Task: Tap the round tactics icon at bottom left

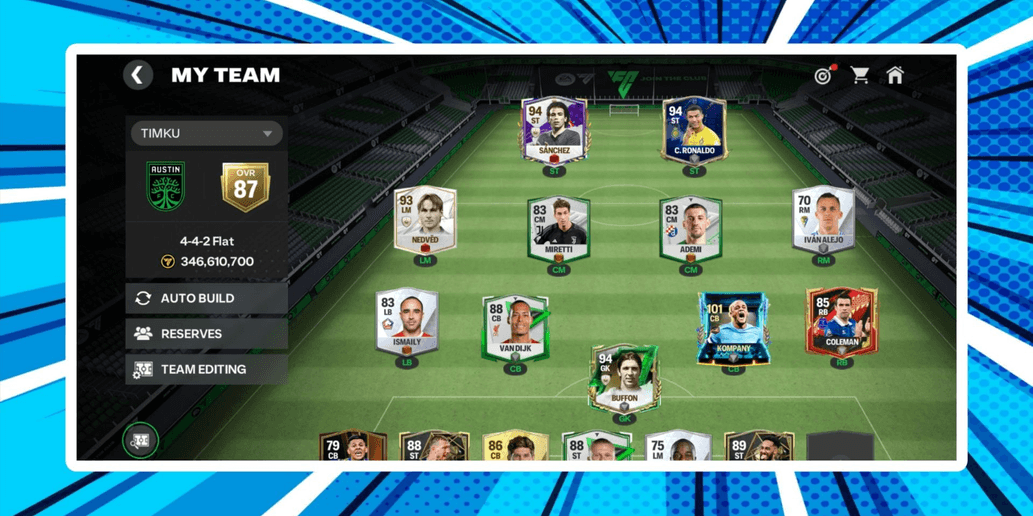Action: point(141,439)
